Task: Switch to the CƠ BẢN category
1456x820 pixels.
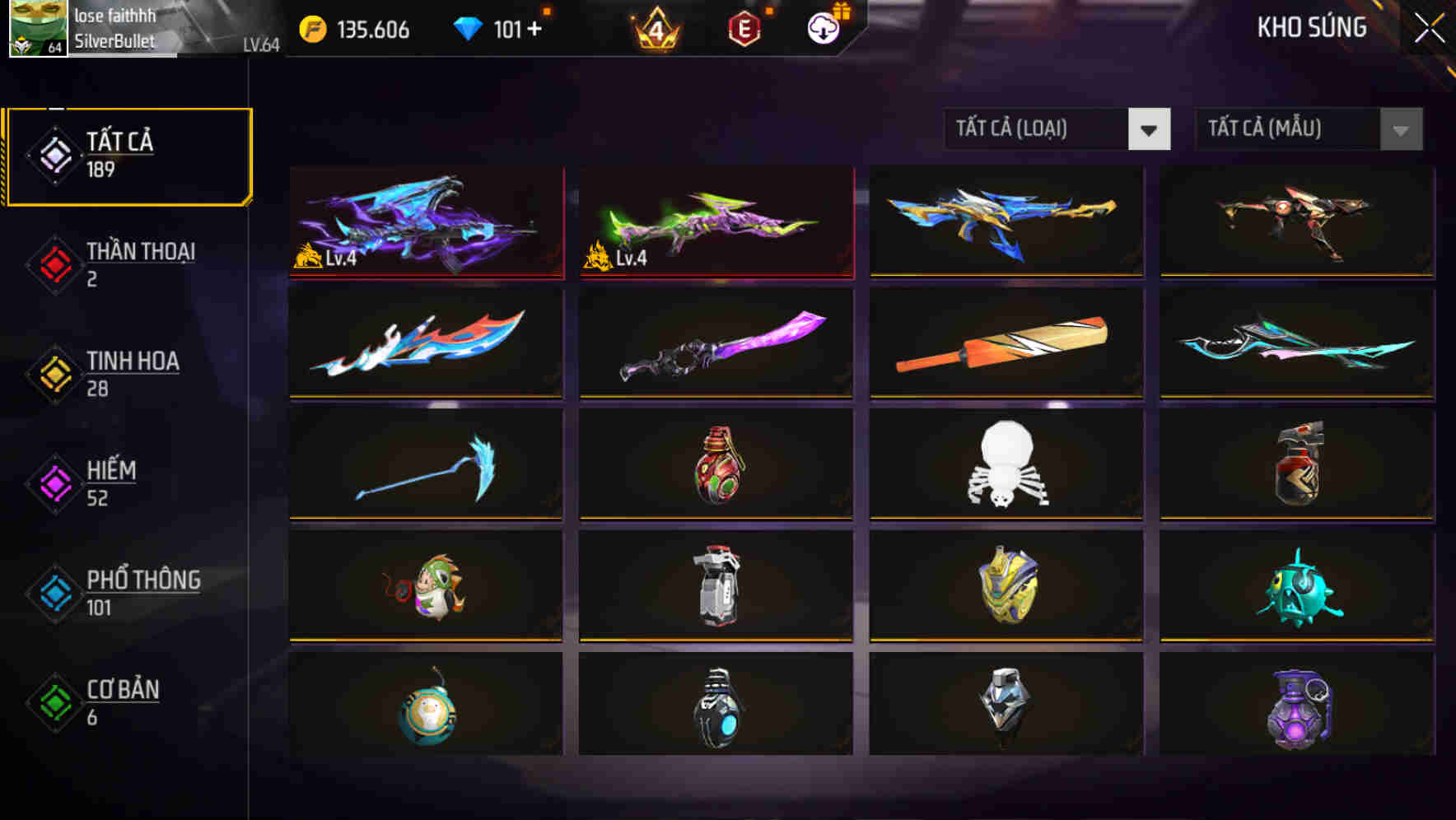Action: [x=128, y=701]
